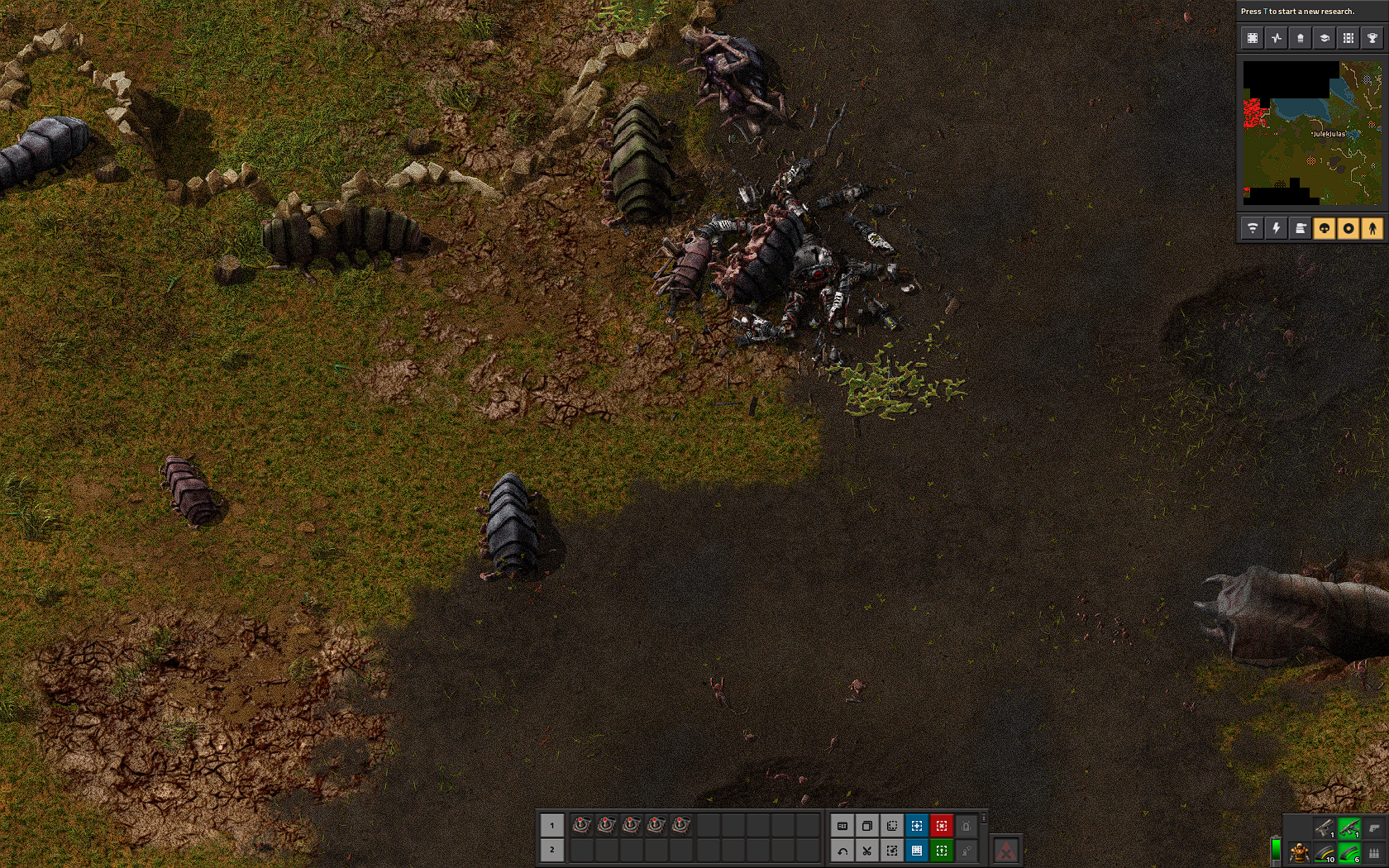Toggle turret coverage minimap overlay
Viewport: 1389px width, 868px height.
[x=1348, y=228]
